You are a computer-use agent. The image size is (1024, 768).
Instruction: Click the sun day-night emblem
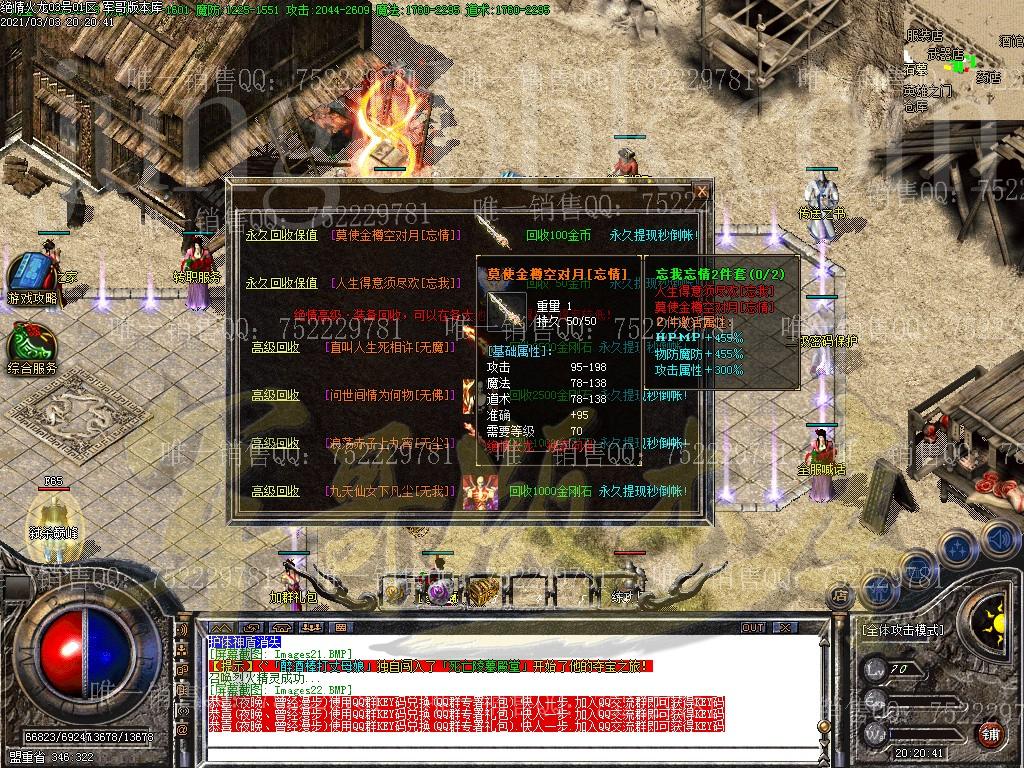pos(988,617)
